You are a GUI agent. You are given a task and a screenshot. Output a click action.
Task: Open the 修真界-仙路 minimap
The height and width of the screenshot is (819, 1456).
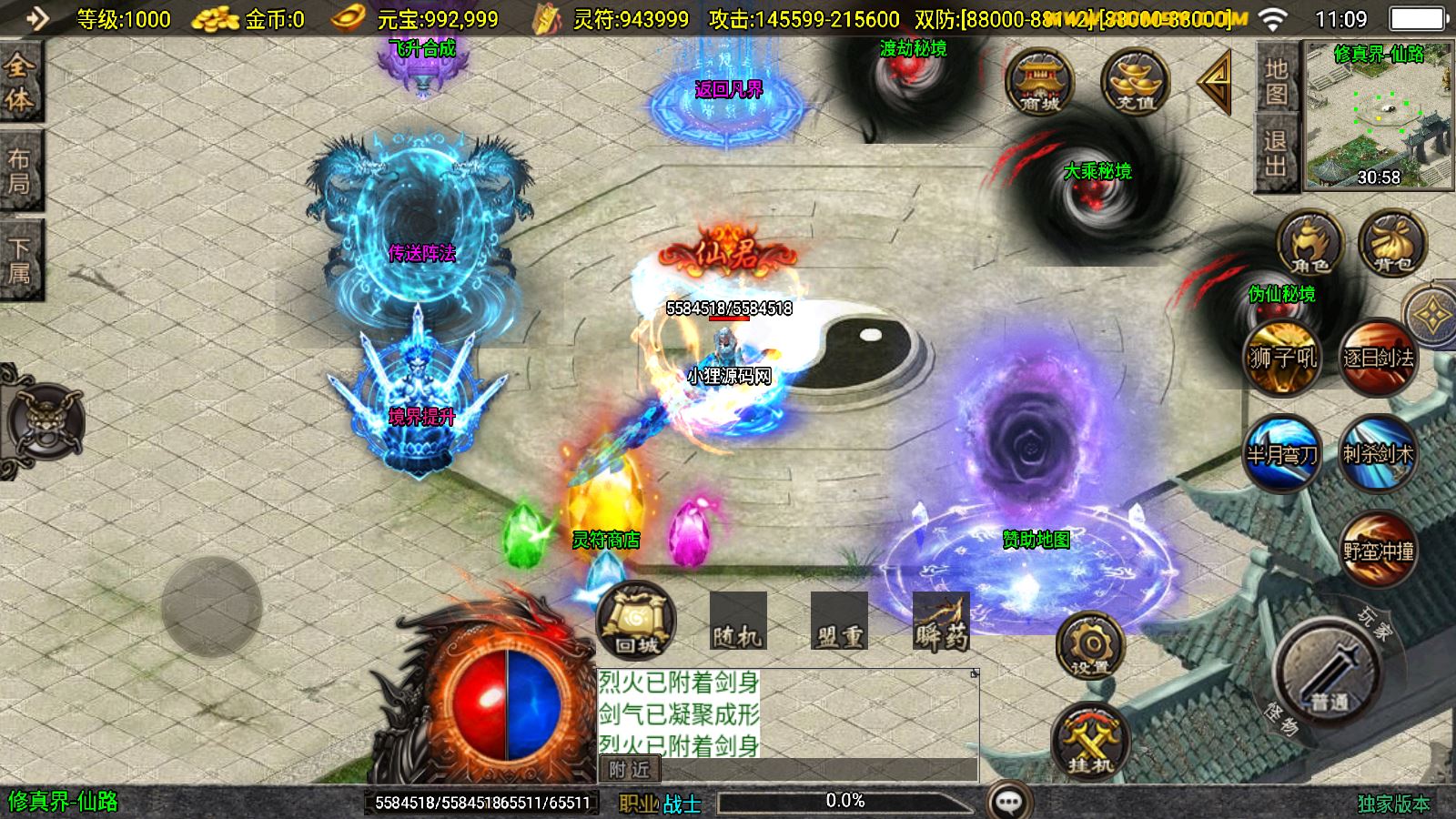point(1378,115)
